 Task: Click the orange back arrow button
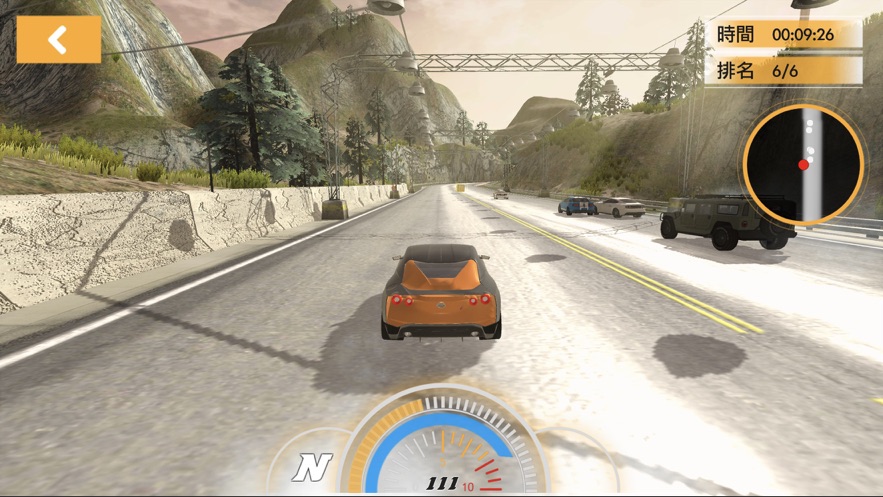tap(59, 39)
